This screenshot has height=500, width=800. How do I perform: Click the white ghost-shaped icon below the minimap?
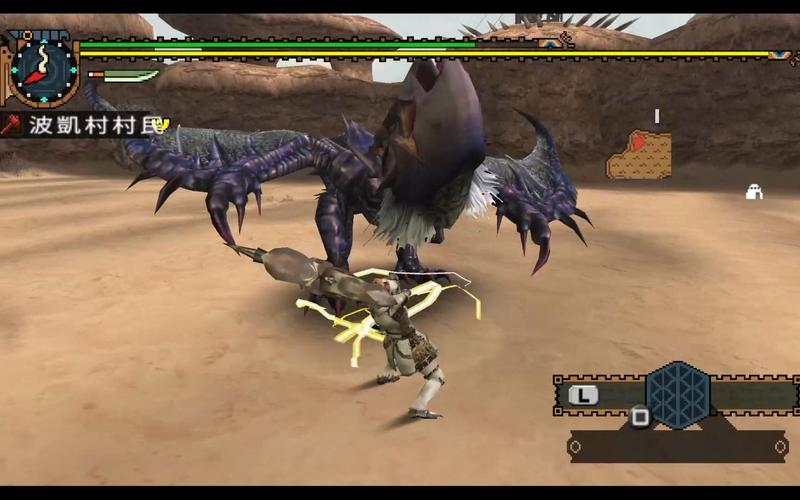click(x=754, y=192)
